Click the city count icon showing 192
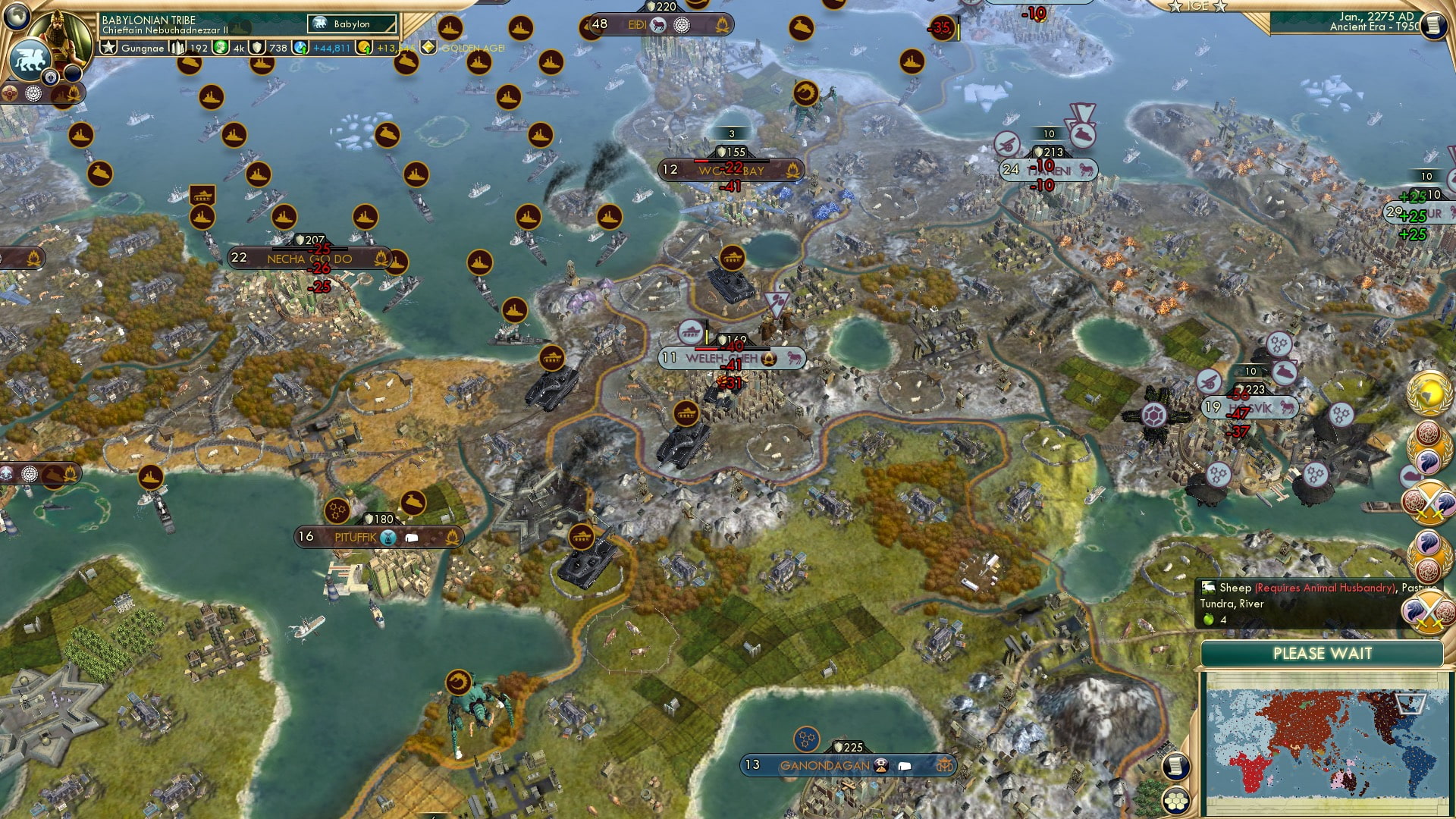This screenshot has width=1456, height=819. 178,48
